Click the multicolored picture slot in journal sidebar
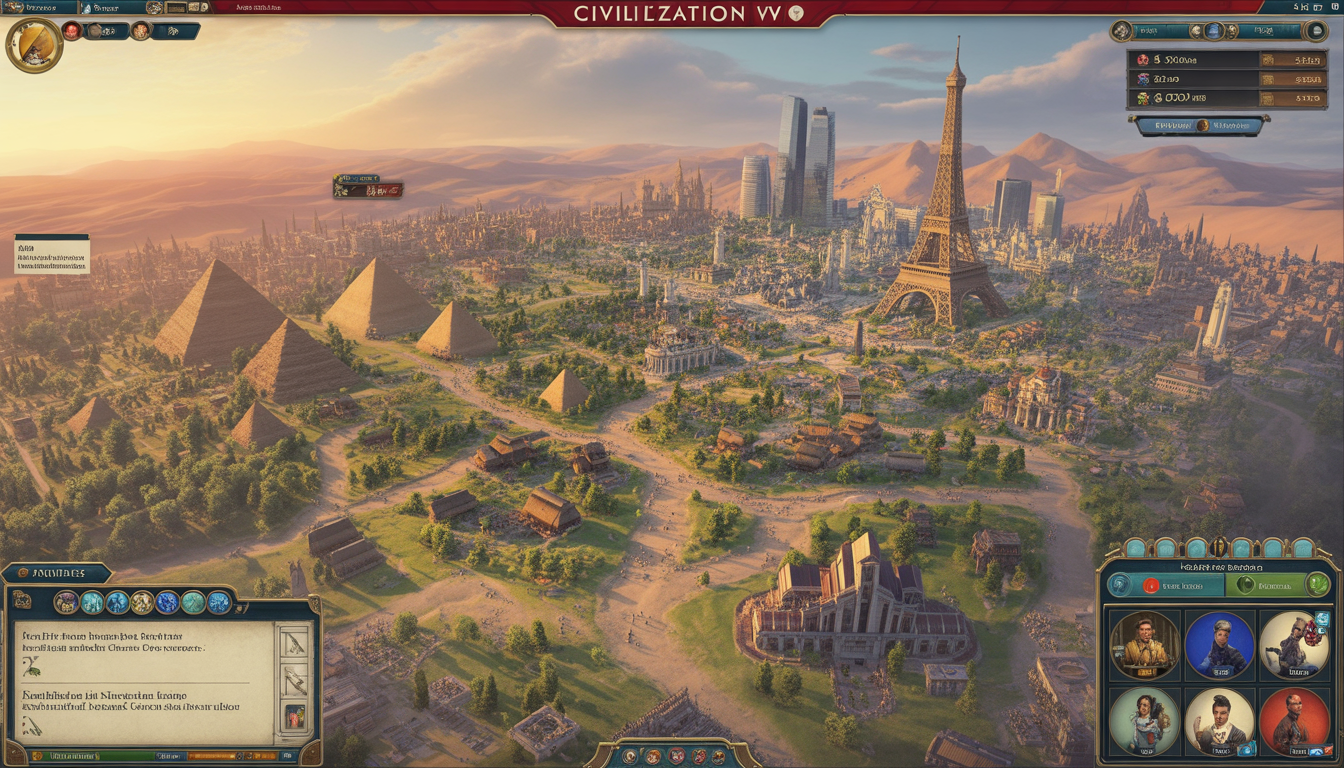The image size is (1344, 768). coord(295,716)
